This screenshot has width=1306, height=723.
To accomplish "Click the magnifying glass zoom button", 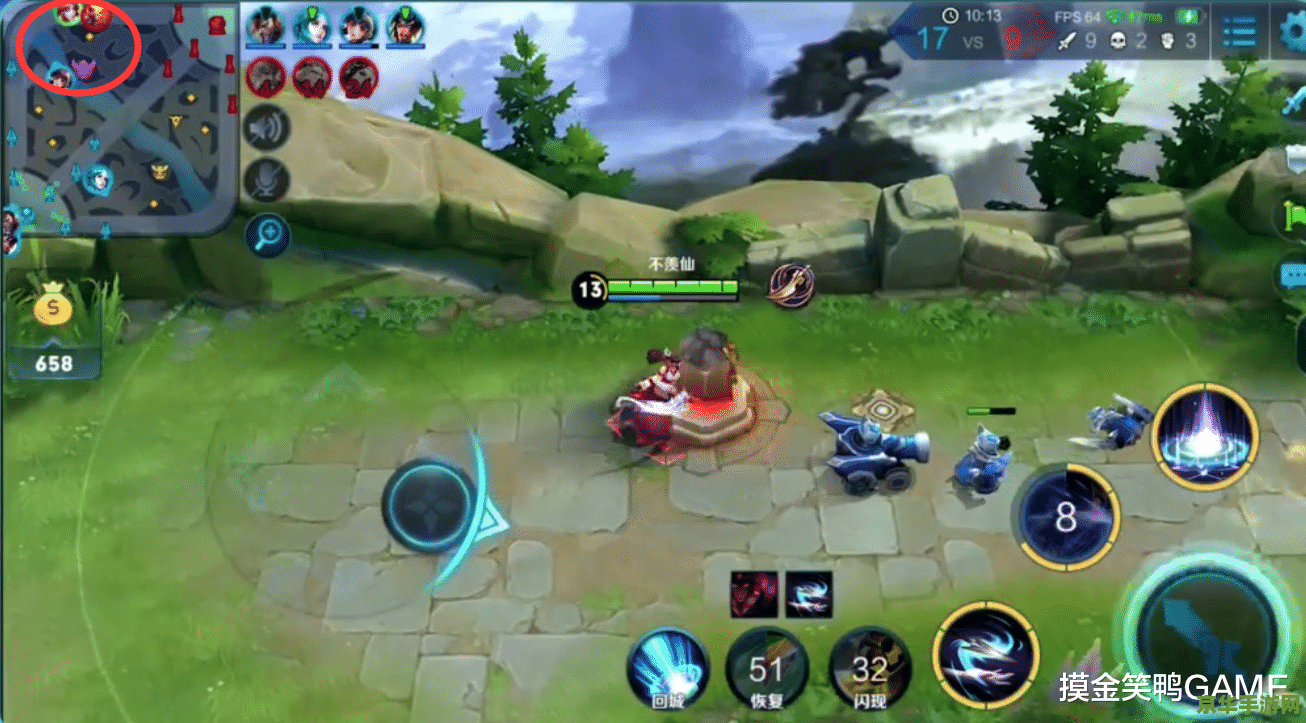I will [267, 236].
